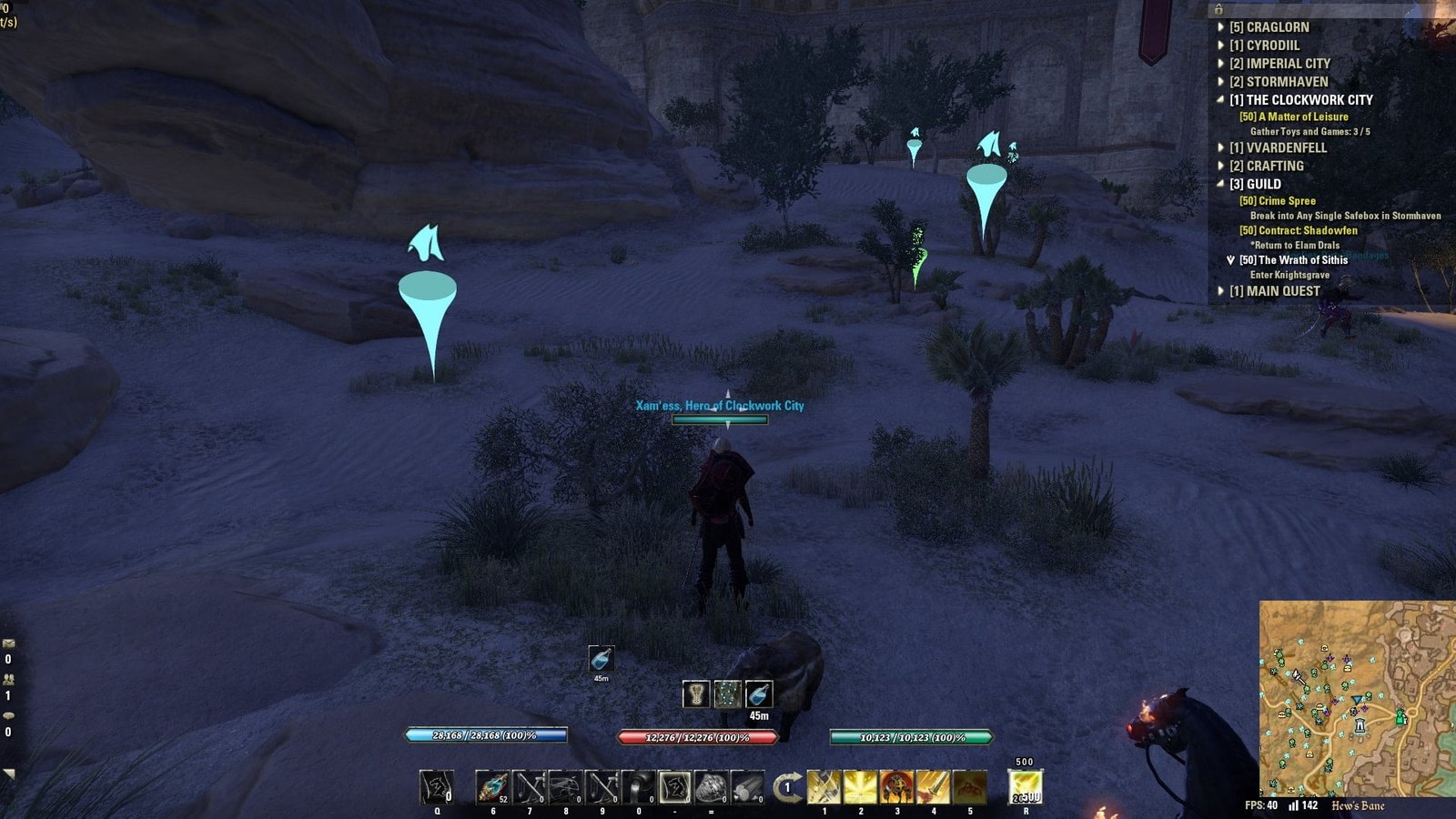Viewport: 1456px width, 819px height.
Task: Activate the sword strike ability in slot 4
Action: tap(933, 787)
